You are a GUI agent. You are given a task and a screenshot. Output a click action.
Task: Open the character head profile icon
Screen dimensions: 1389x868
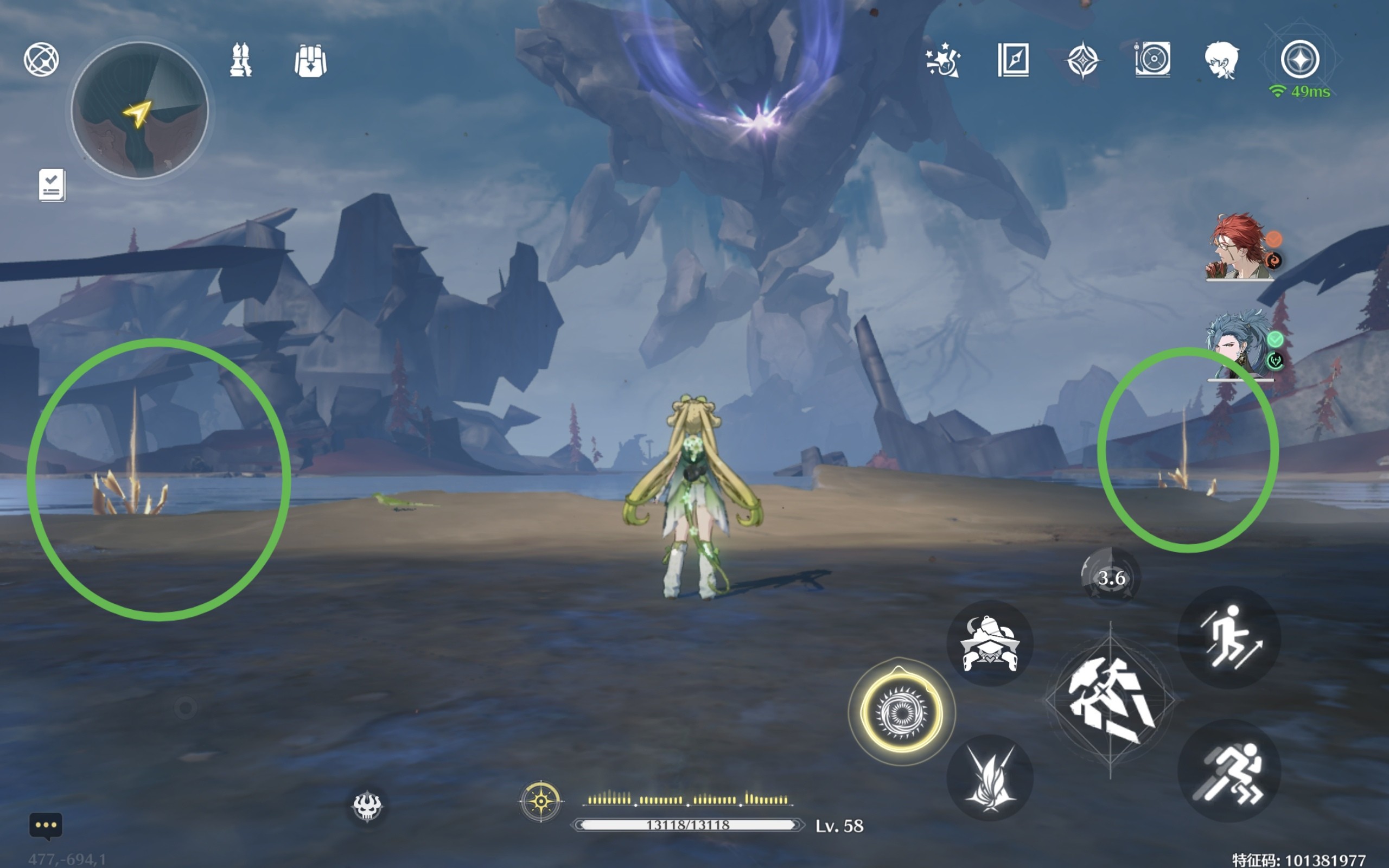coord(1221,60)
